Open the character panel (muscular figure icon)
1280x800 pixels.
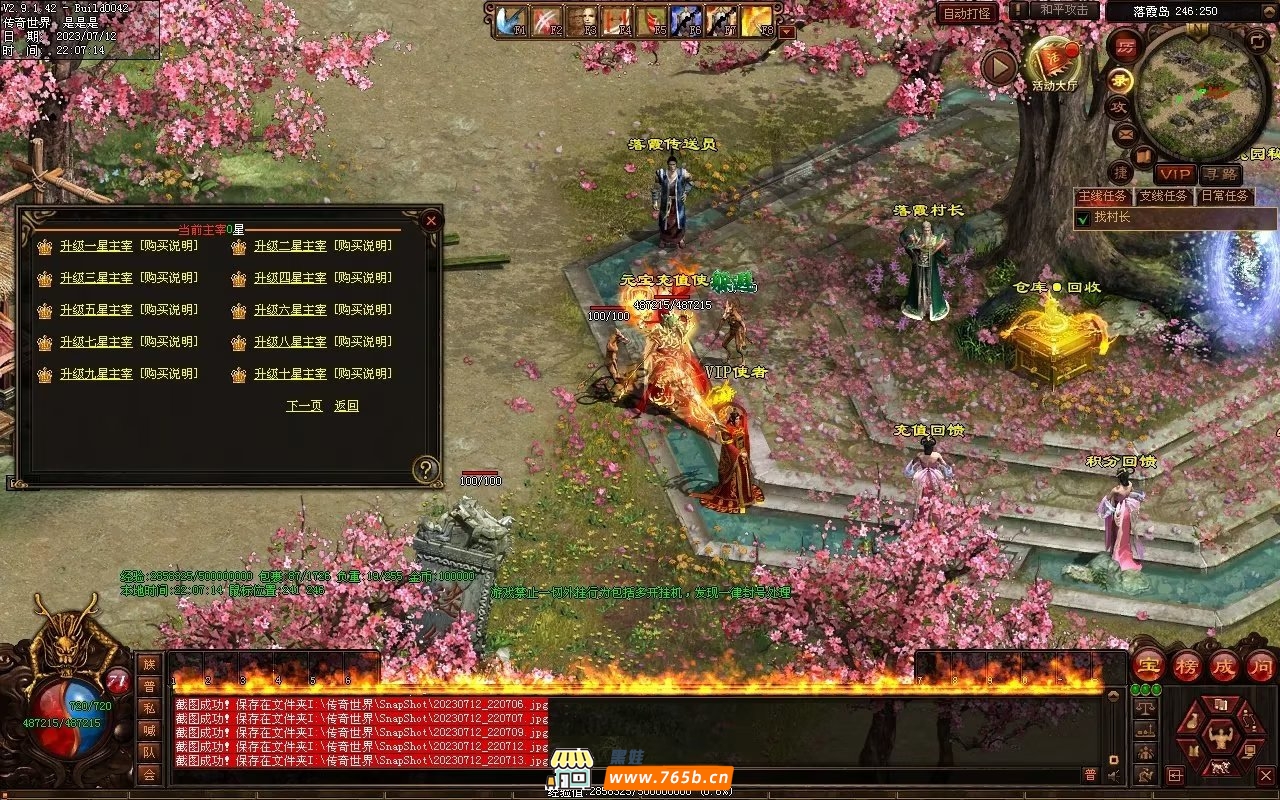tap(1220, 738)
